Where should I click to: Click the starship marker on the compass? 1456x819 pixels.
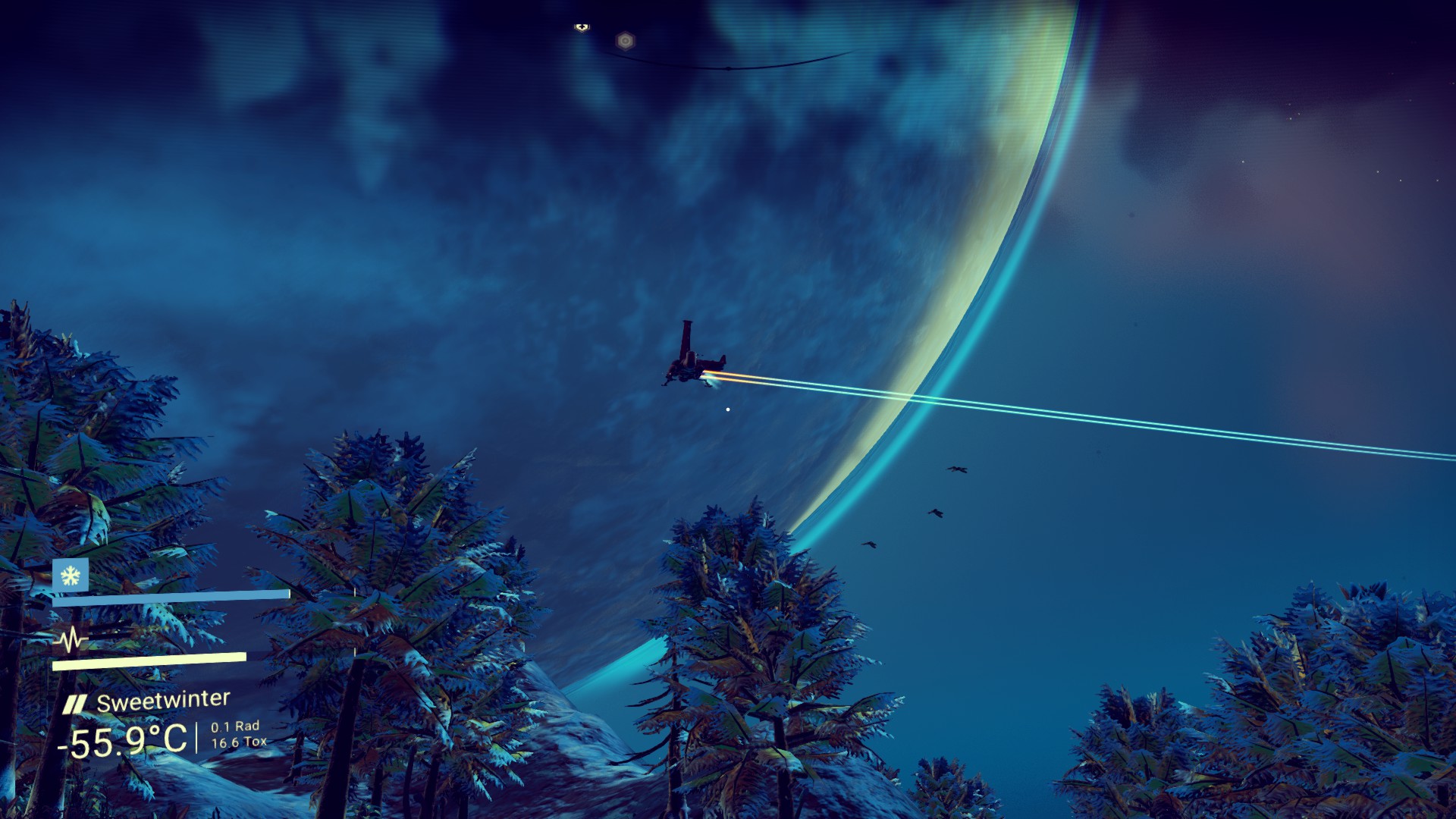click(x=582, y=27)
